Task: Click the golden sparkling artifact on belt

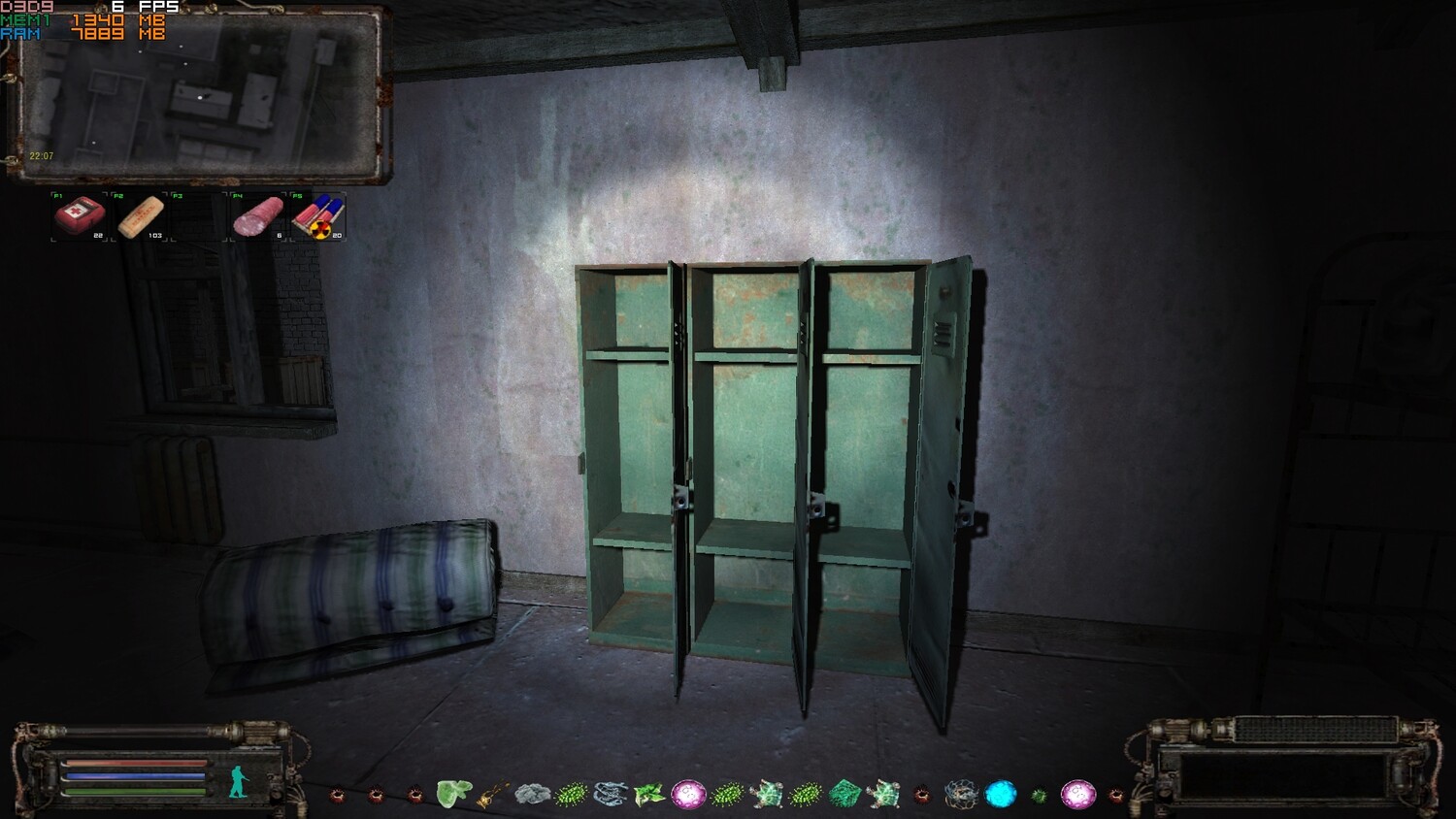Action: [x=493, y=795]
